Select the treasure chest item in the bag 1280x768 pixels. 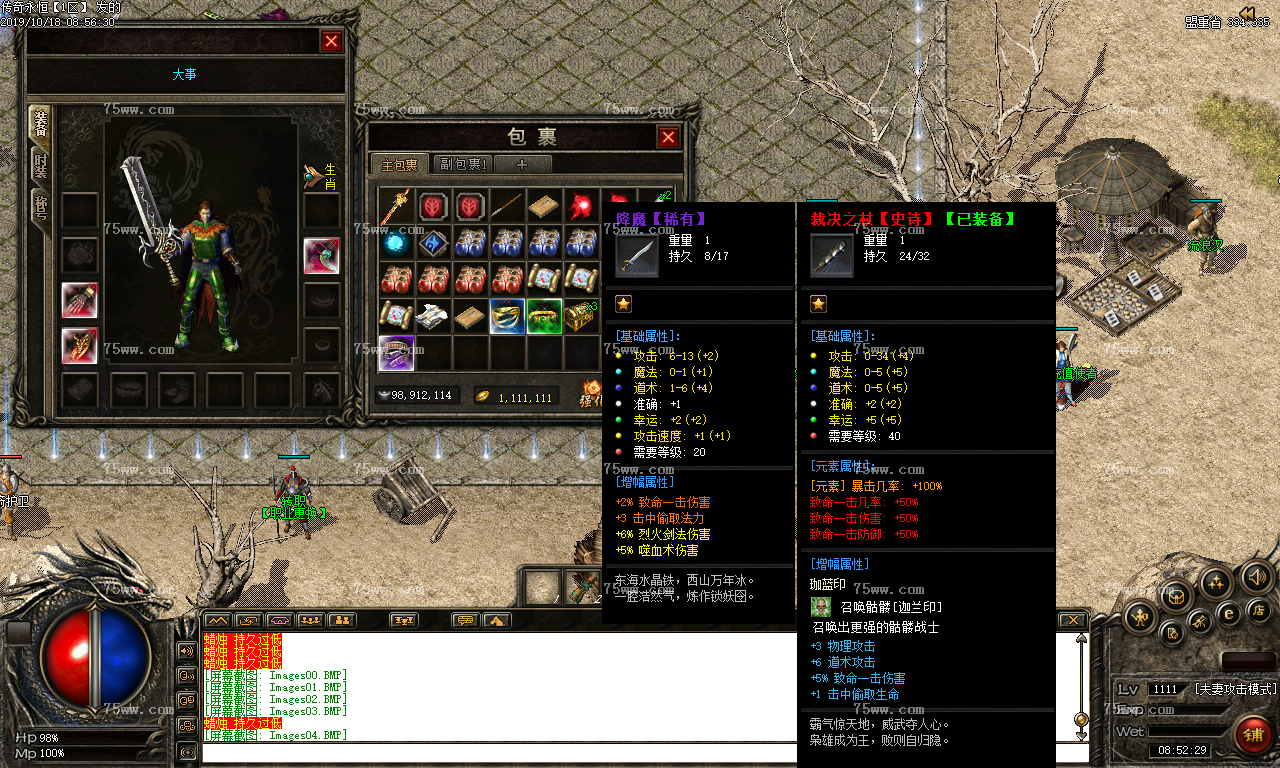coord(582,316)
